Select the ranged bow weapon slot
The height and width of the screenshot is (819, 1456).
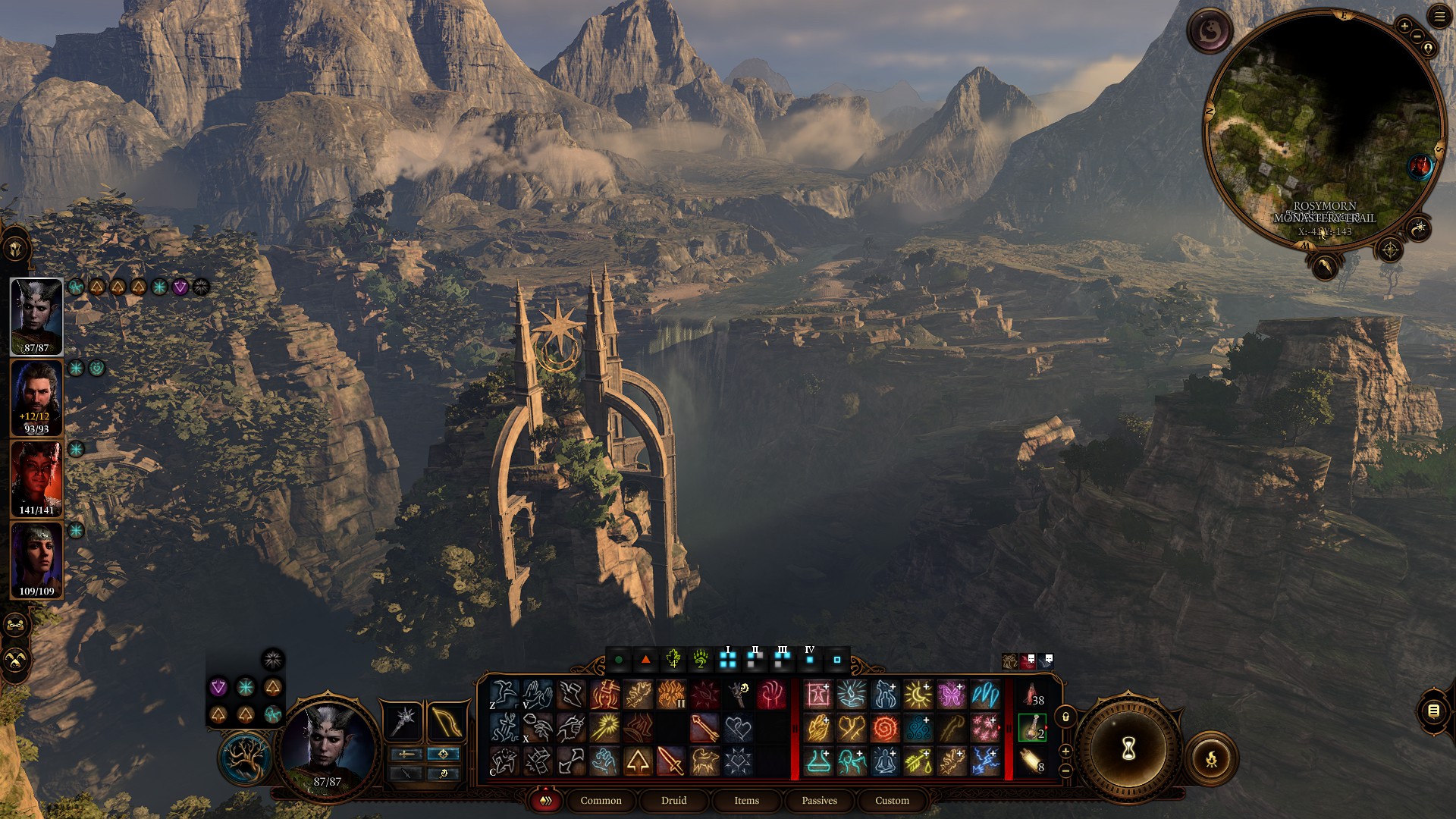click(446, 720)
